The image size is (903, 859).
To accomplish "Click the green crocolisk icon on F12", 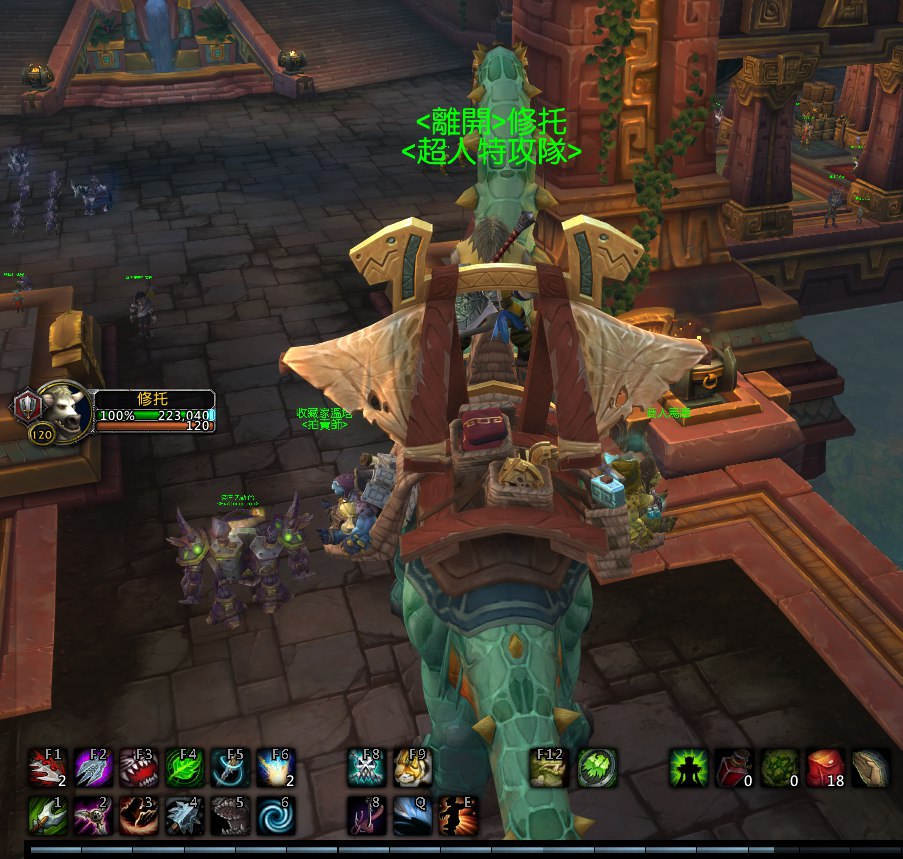I will coord(550,768).
